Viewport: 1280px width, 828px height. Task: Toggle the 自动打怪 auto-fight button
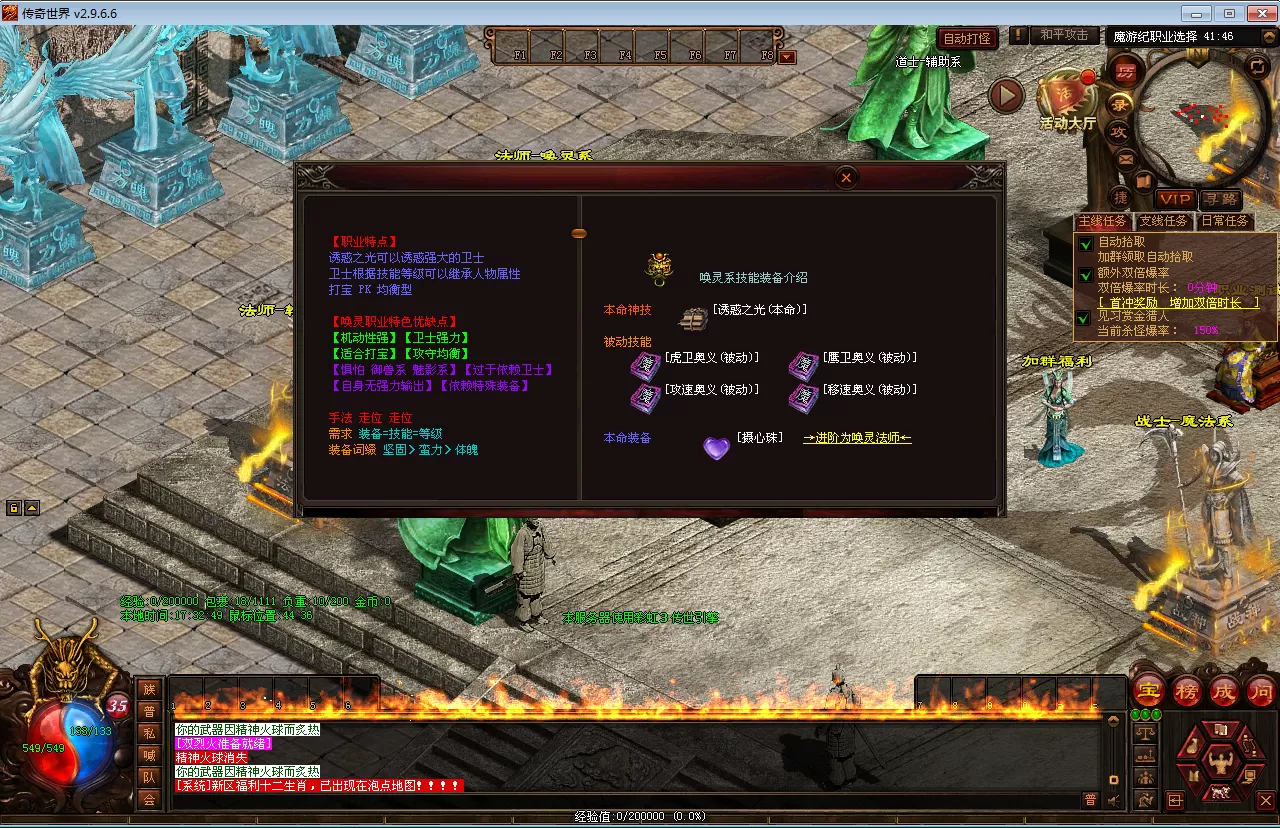(x=968, y=39)
